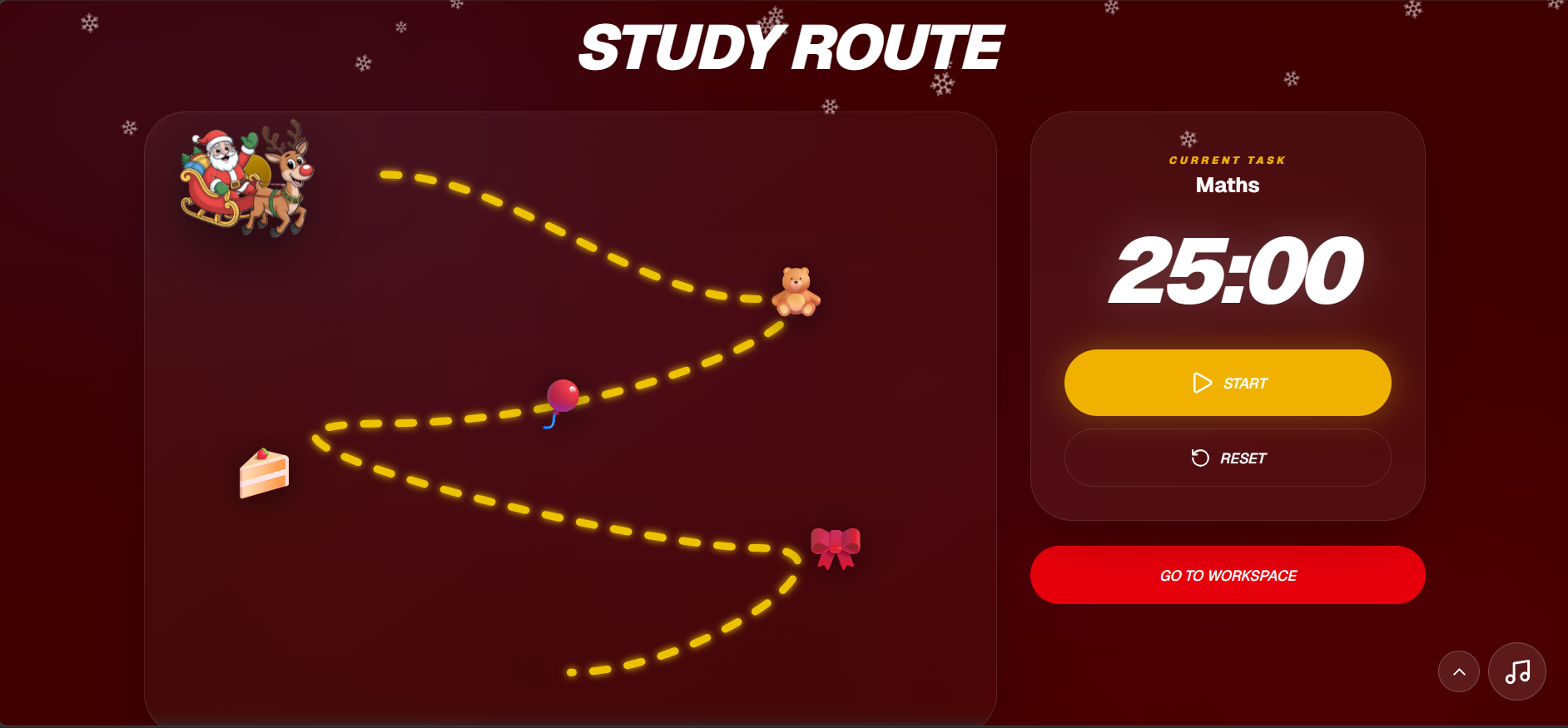Open the music note control
This screenshot has height=728, width=1568.
tap(1516, 671)
